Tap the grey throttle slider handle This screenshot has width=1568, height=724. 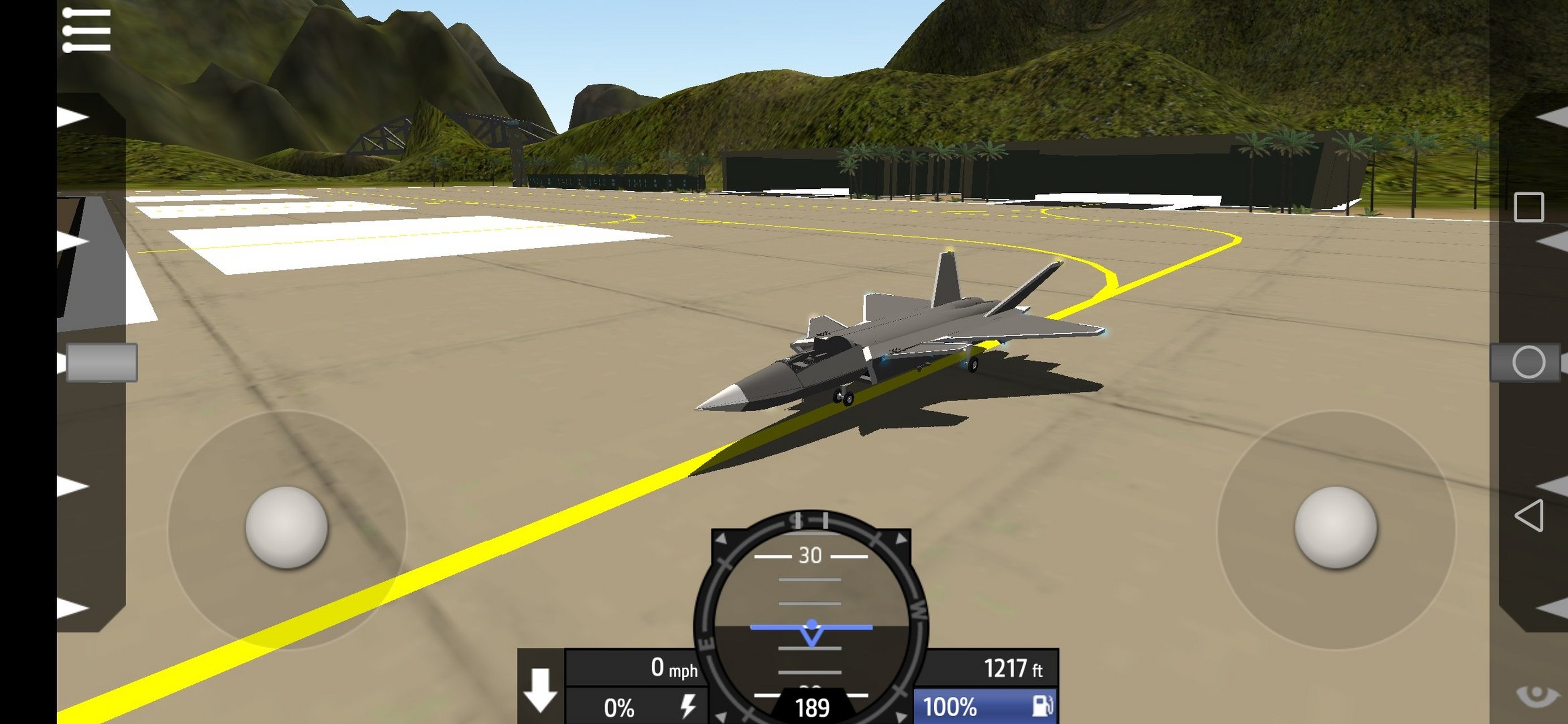tap(101, 363)
